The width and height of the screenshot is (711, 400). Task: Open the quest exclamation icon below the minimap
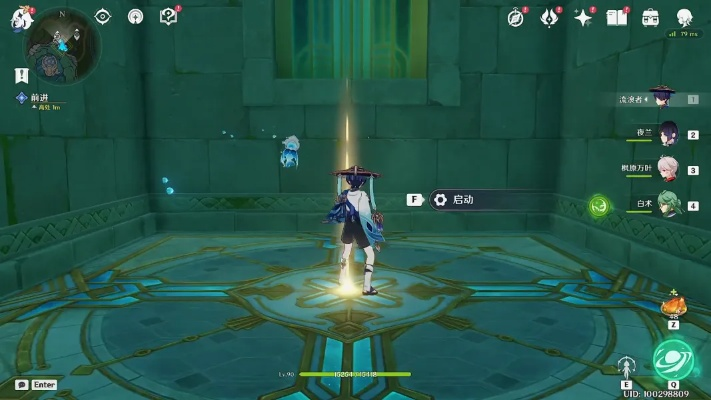coord(21,75)
